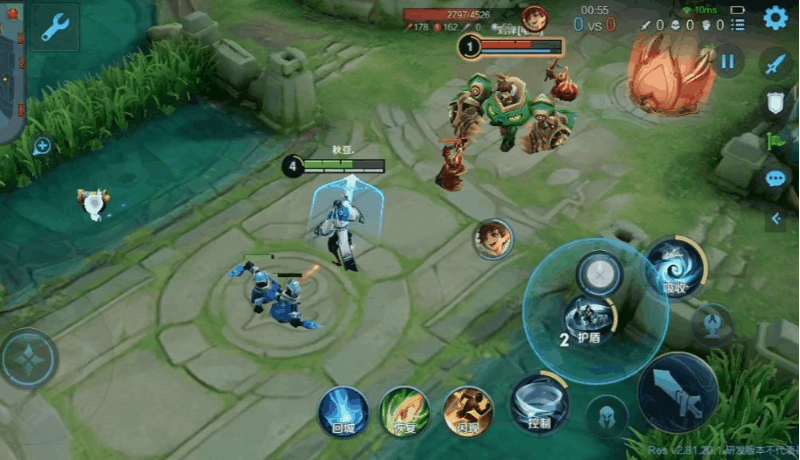Tap the green flag rally signal button
Screen dimensions: 800x460
775,141
